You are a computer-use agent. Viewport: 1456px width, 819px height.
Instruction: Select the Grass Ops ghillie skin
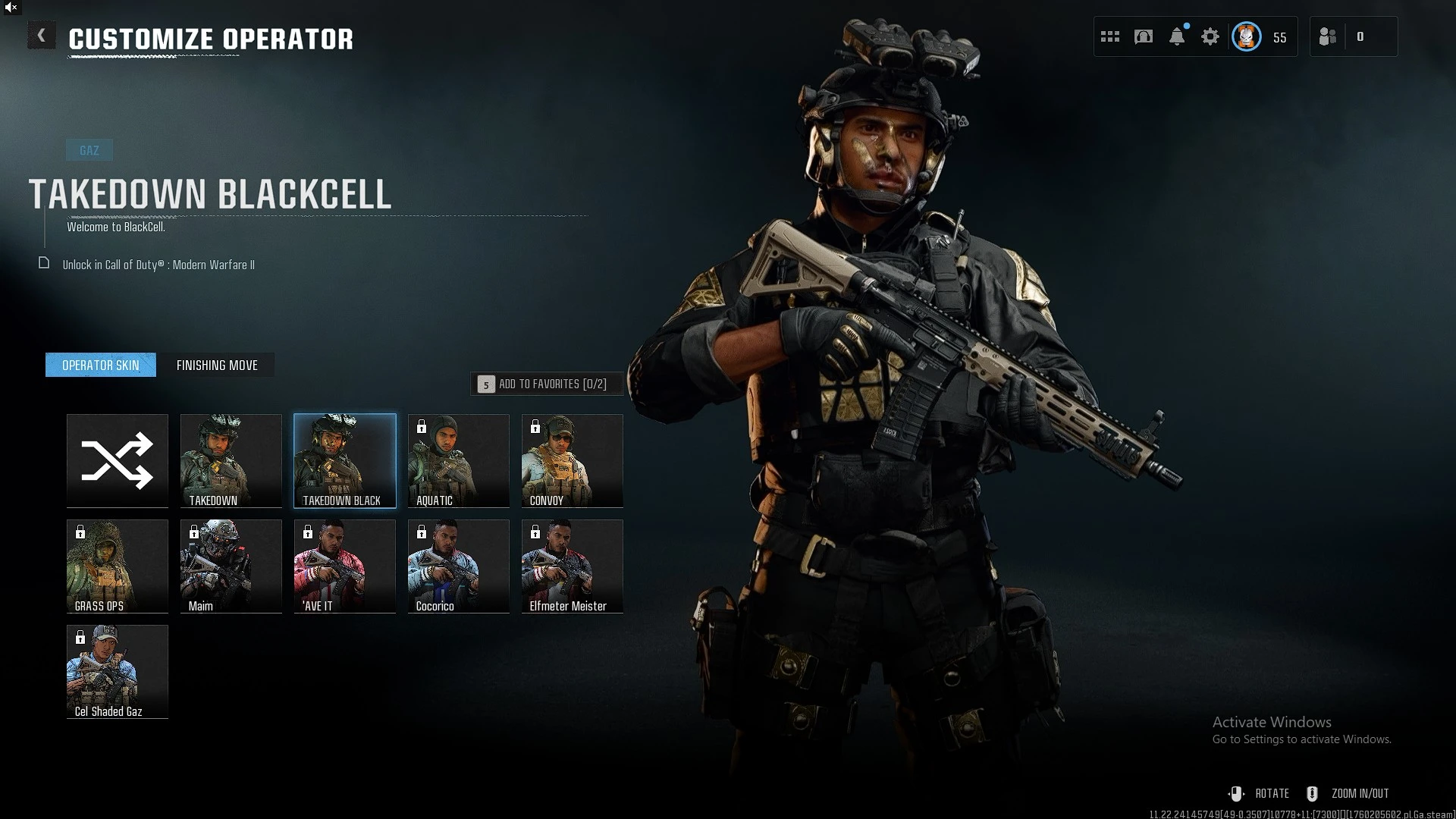tap(118, 566)
